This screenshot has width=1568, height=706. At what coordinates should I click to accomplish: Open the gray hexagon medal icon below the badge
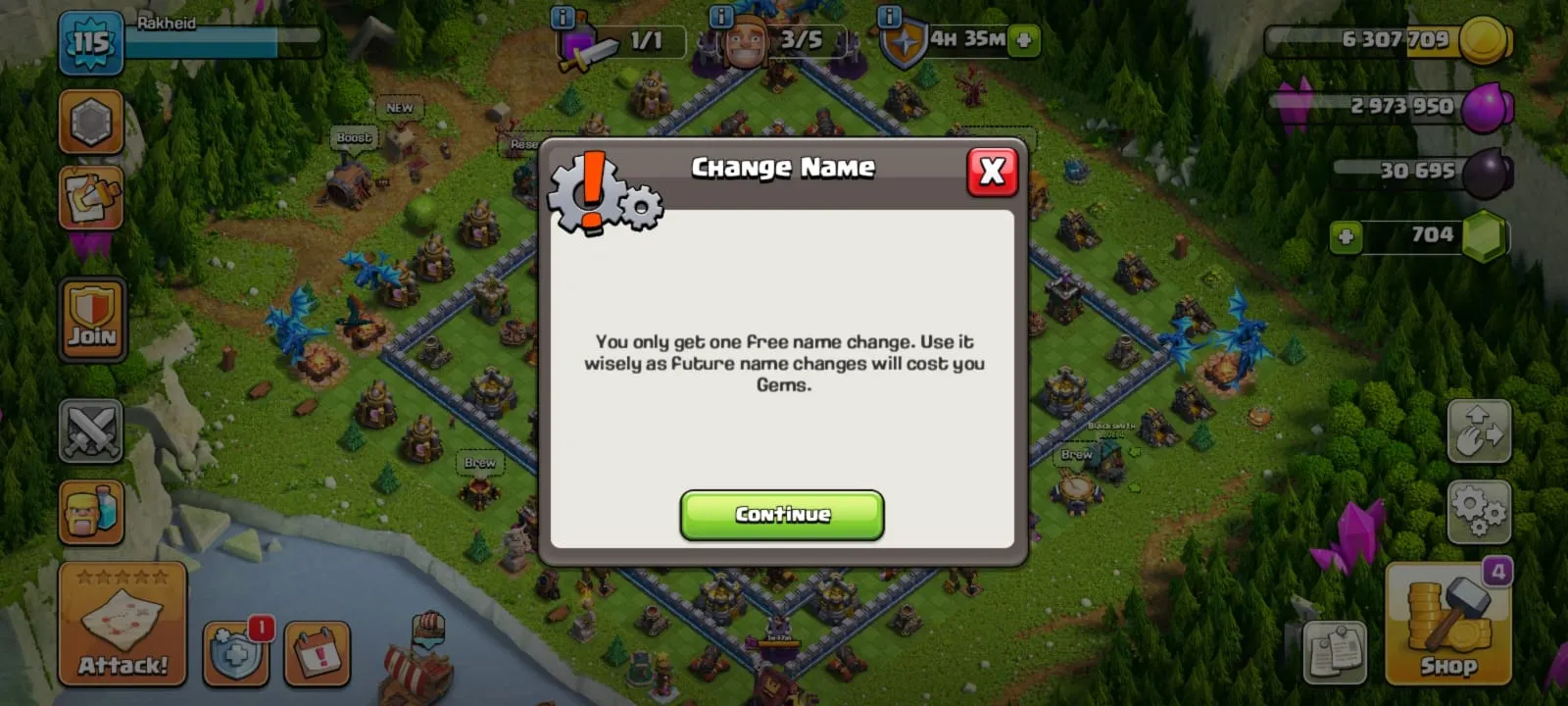pyautogui.click(x=91, y=122)
